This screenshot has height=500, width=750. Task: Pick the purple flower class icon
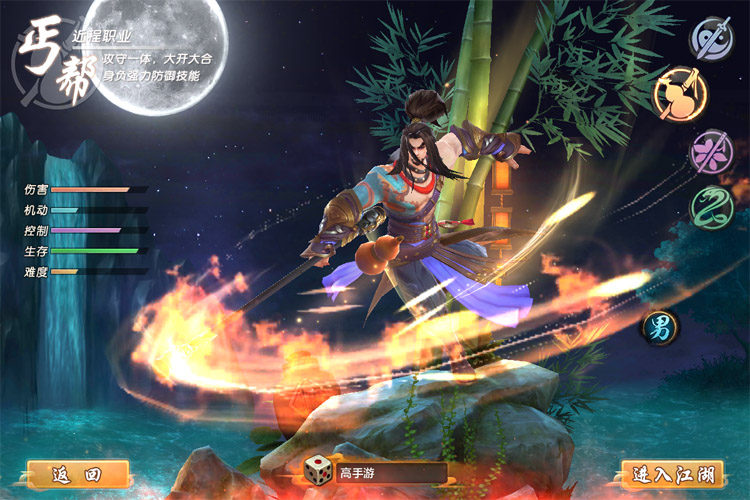pos(713,151)
